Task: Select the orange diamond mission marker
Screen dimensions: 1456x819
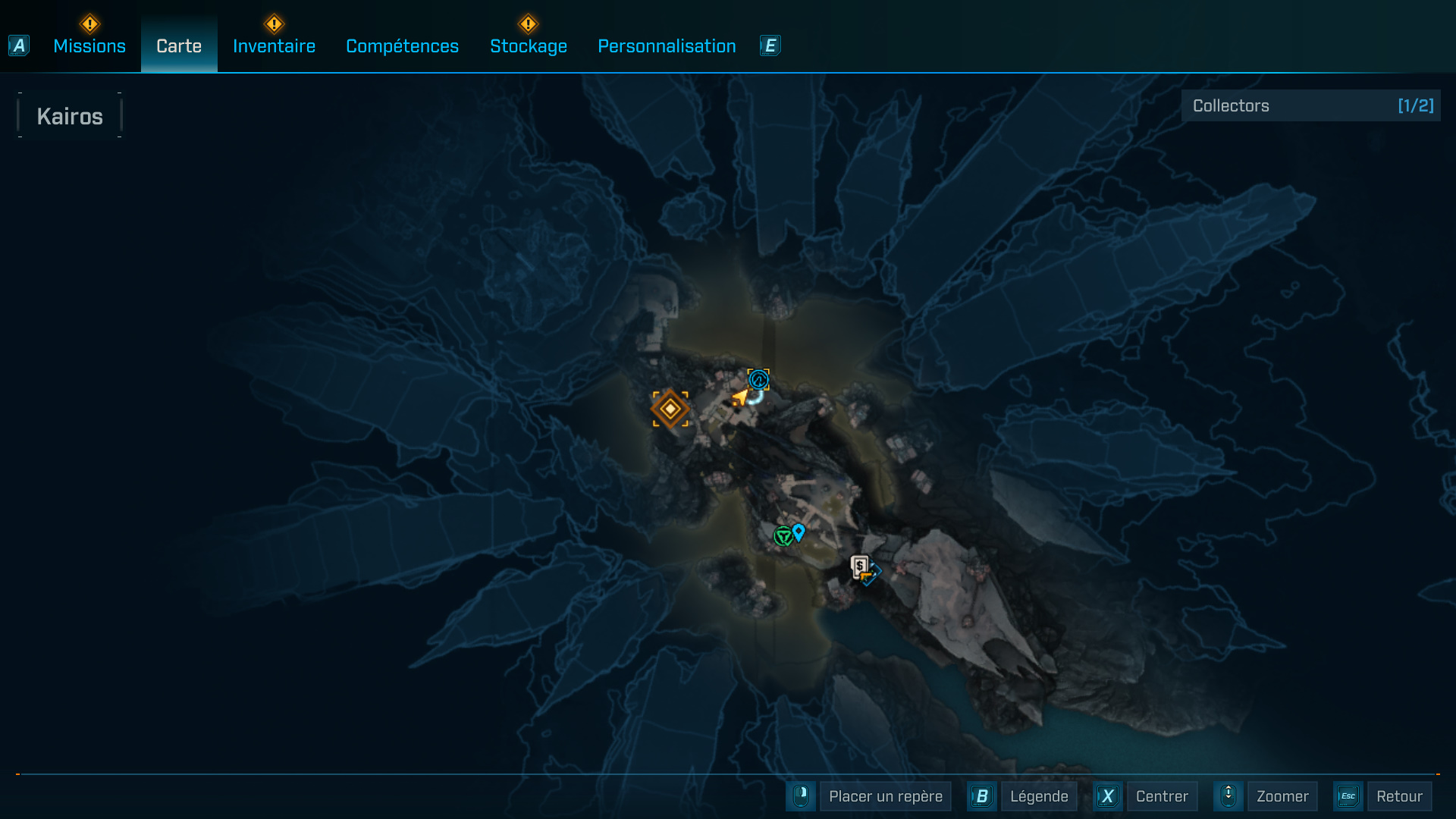Action: (x=670, y=409)
